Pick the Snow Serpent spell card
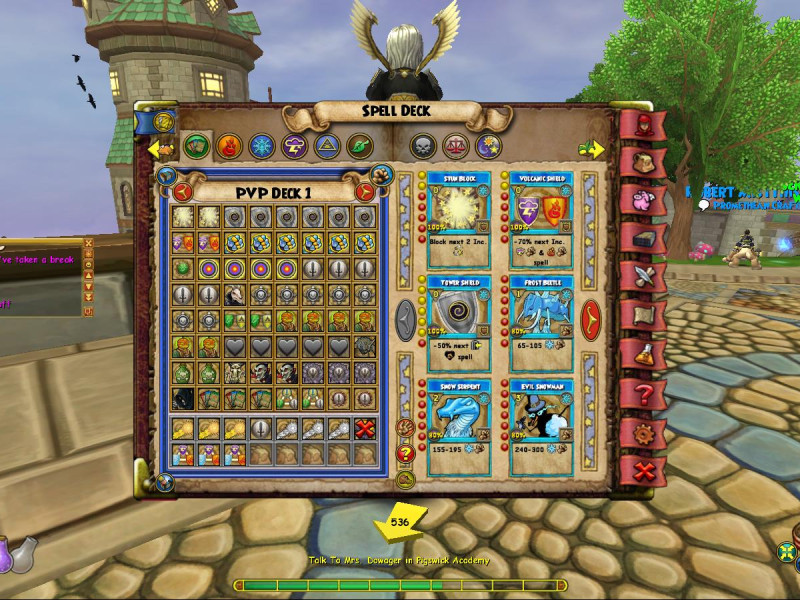Viewport: 800px width, 600px height. tap(458, 420)
